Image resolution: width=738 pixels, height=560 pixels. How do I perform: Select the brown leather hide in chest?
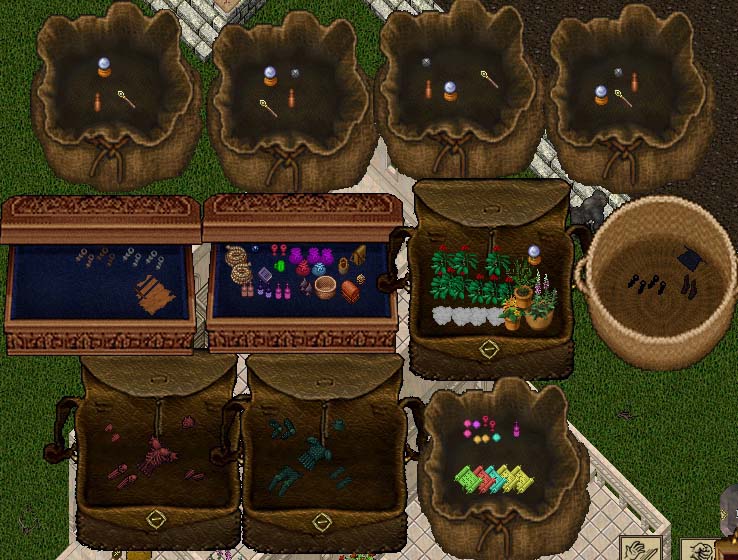point(155,294)
